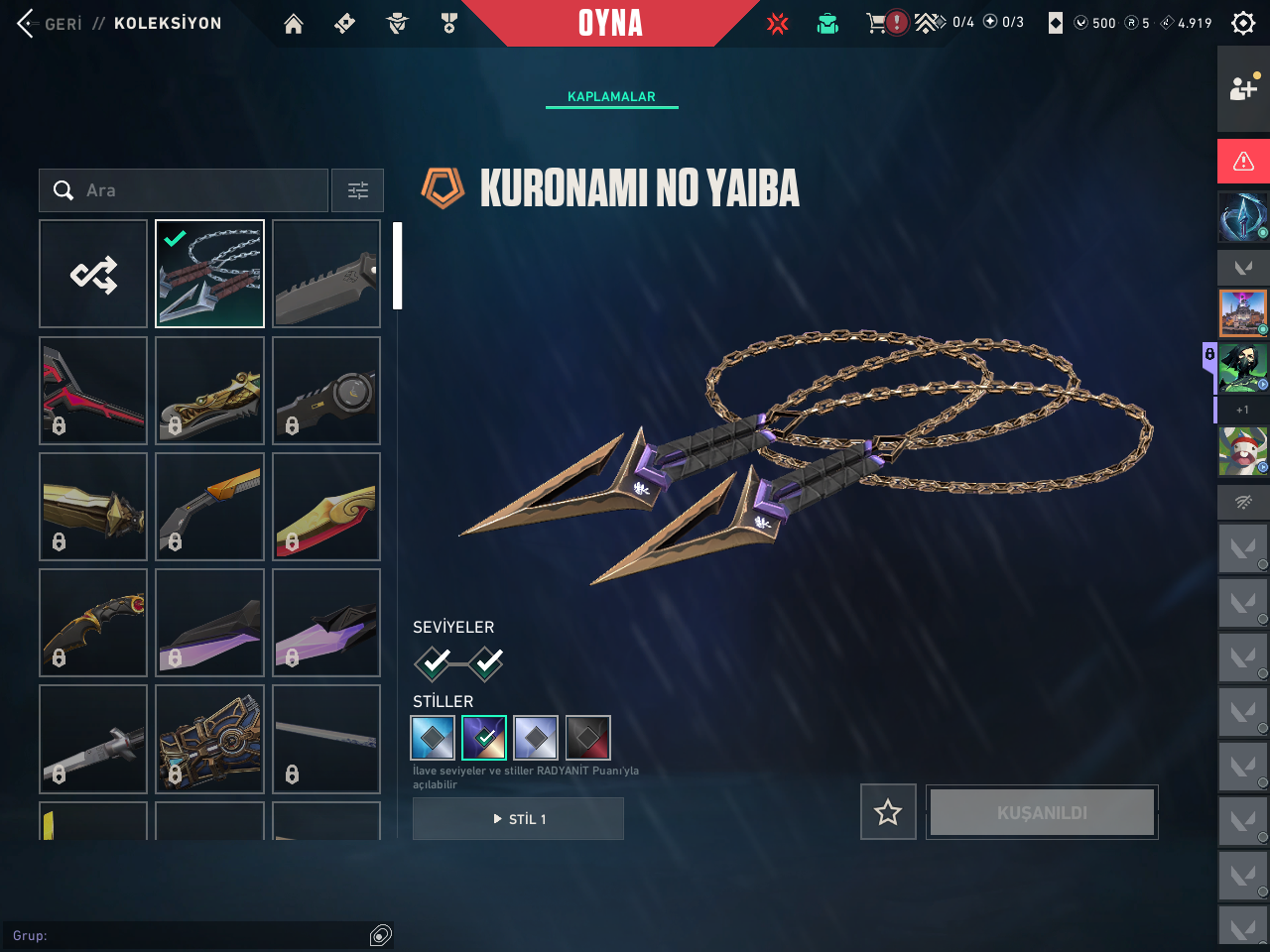The height and width of the screenshot is (952, 1270).
Task: Select the random shuffle skin tile
Action: point(93,274)
